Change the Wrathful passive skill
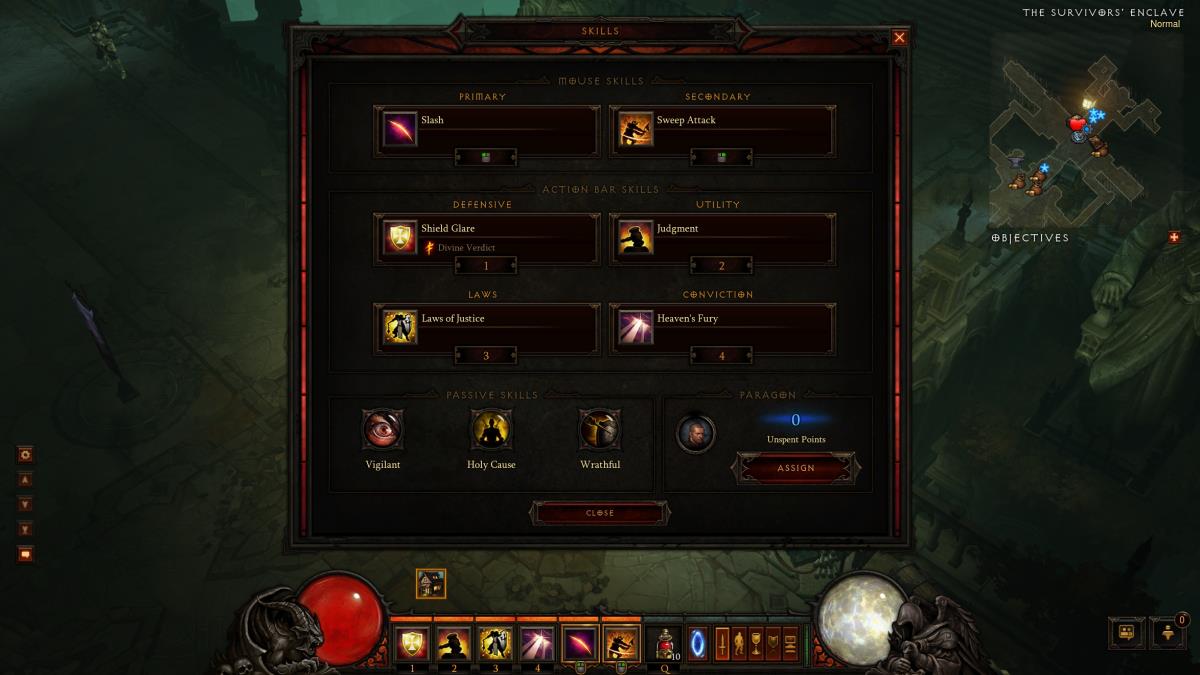This screenshot has height=675, width=1200. tap(600, 429)
